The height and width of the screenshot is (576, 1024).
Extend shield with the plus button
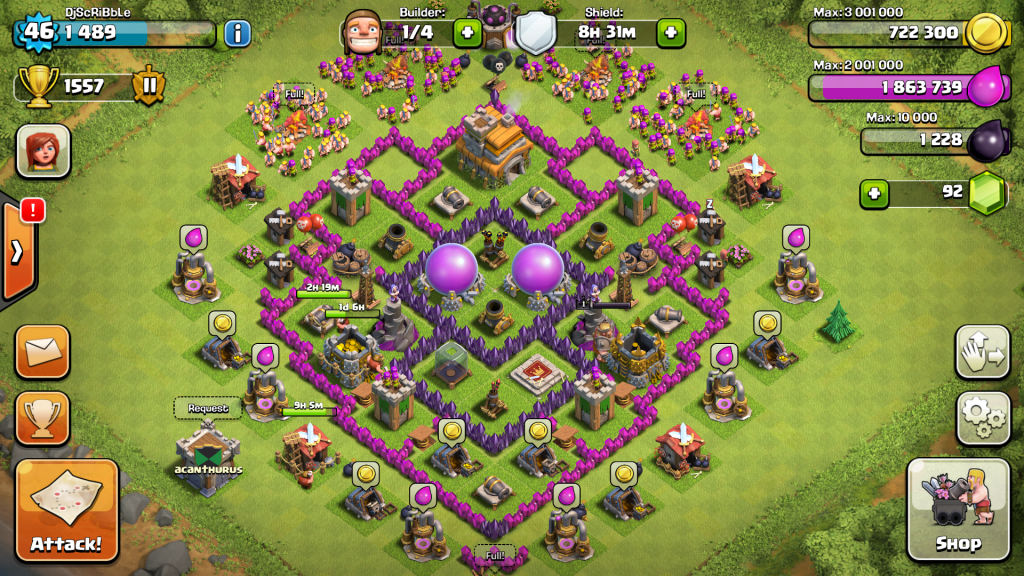[671, 33]
